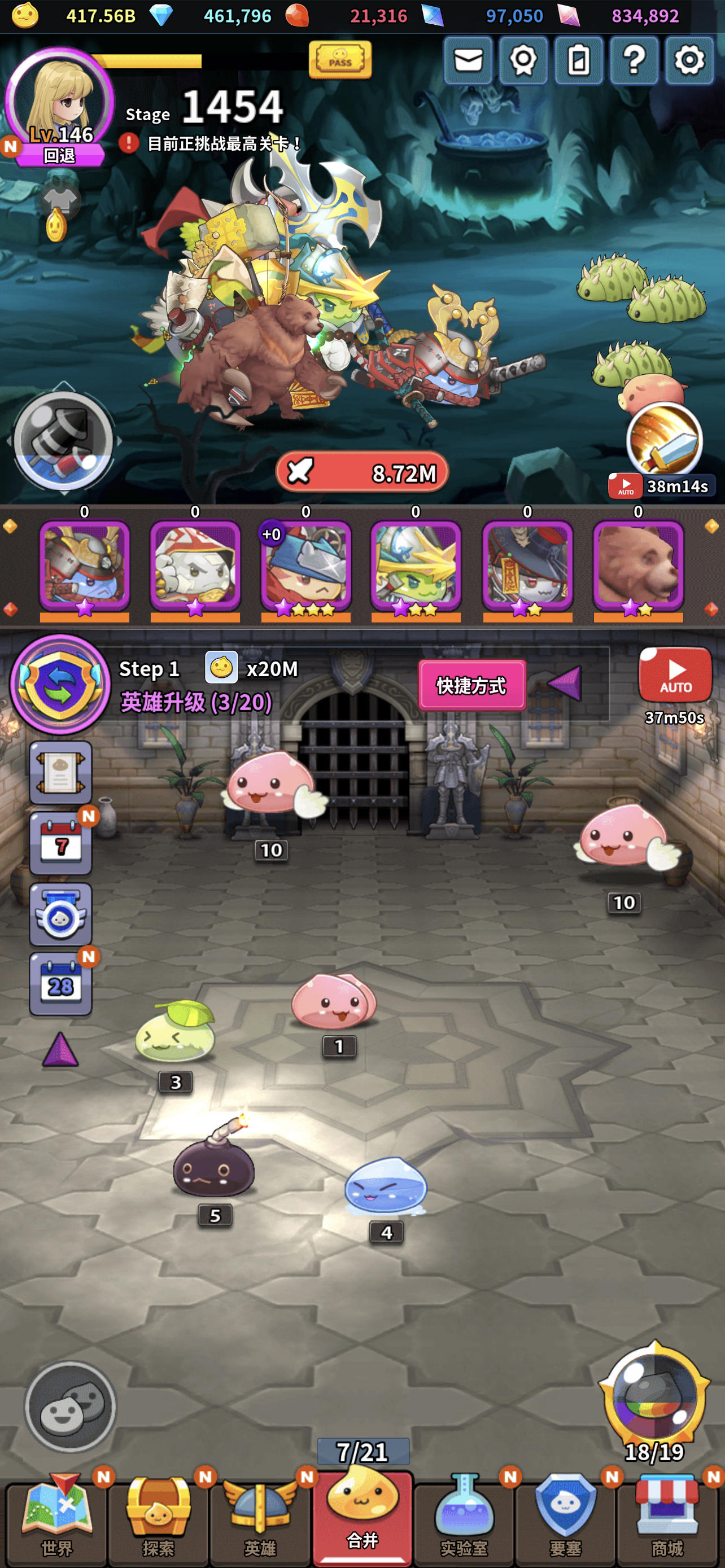This screenshot has width=725, height=1568.
Task: Open the mail envelope inbox
Action: coord(468,61)
